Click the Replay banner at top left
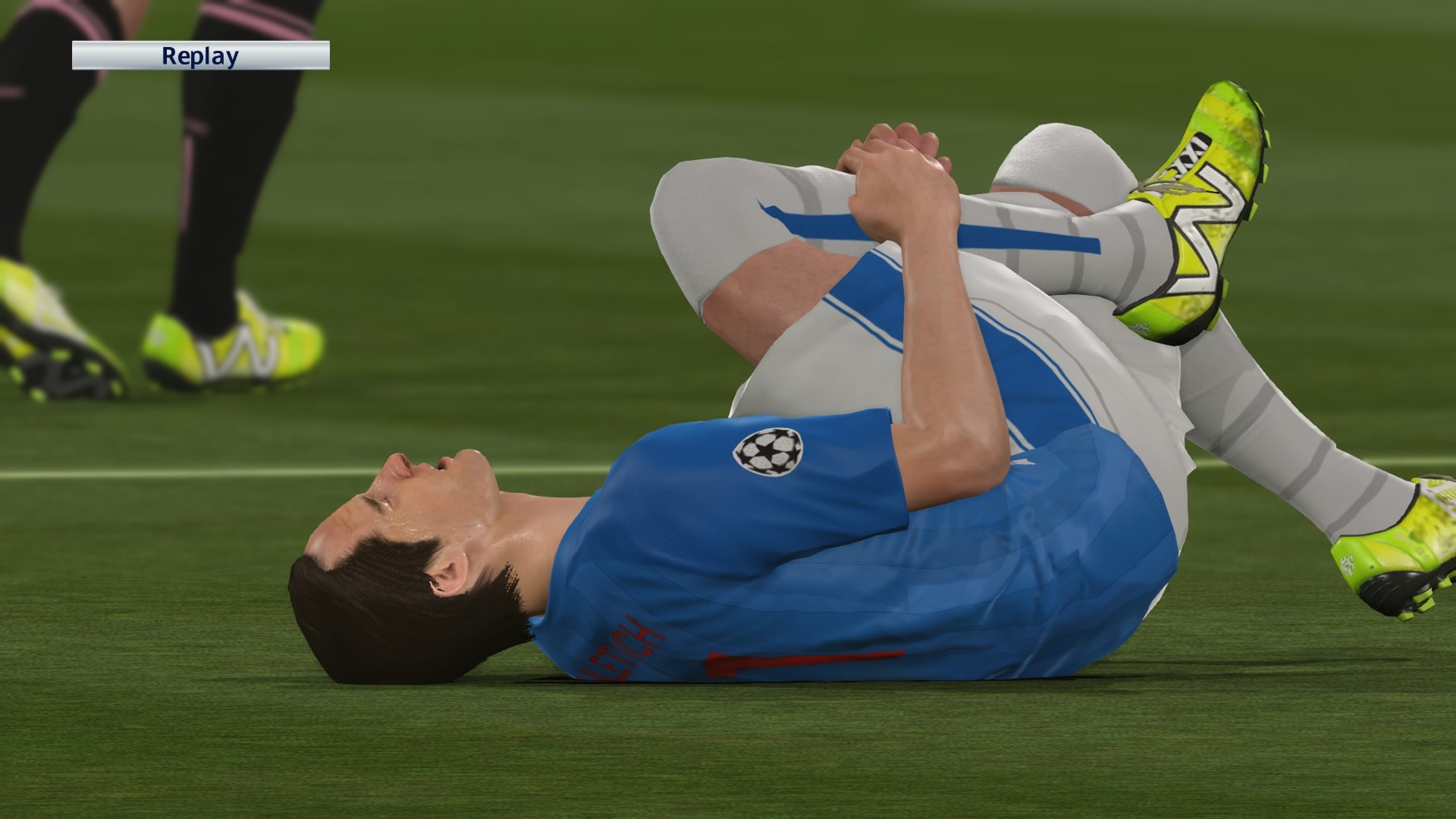This screenshot has height=819, width=1456. tap(199, 55)
